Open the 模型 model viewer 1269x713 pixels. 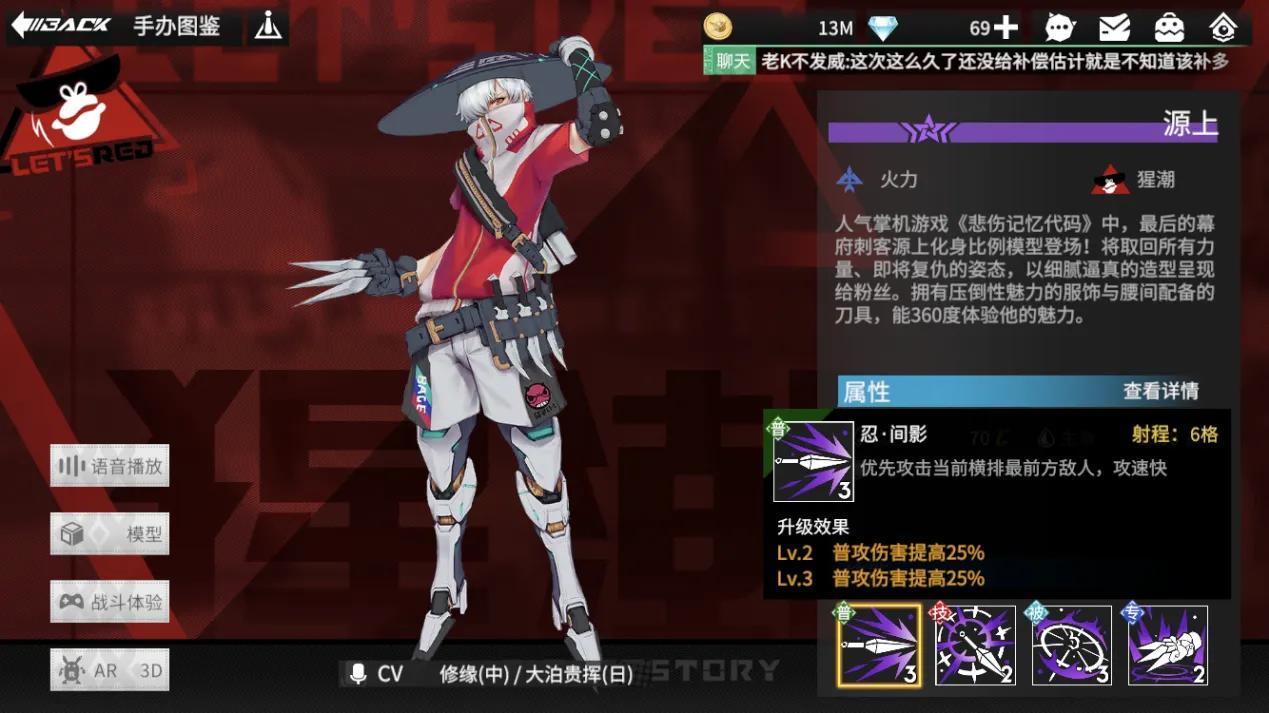[x=110, y=534]
